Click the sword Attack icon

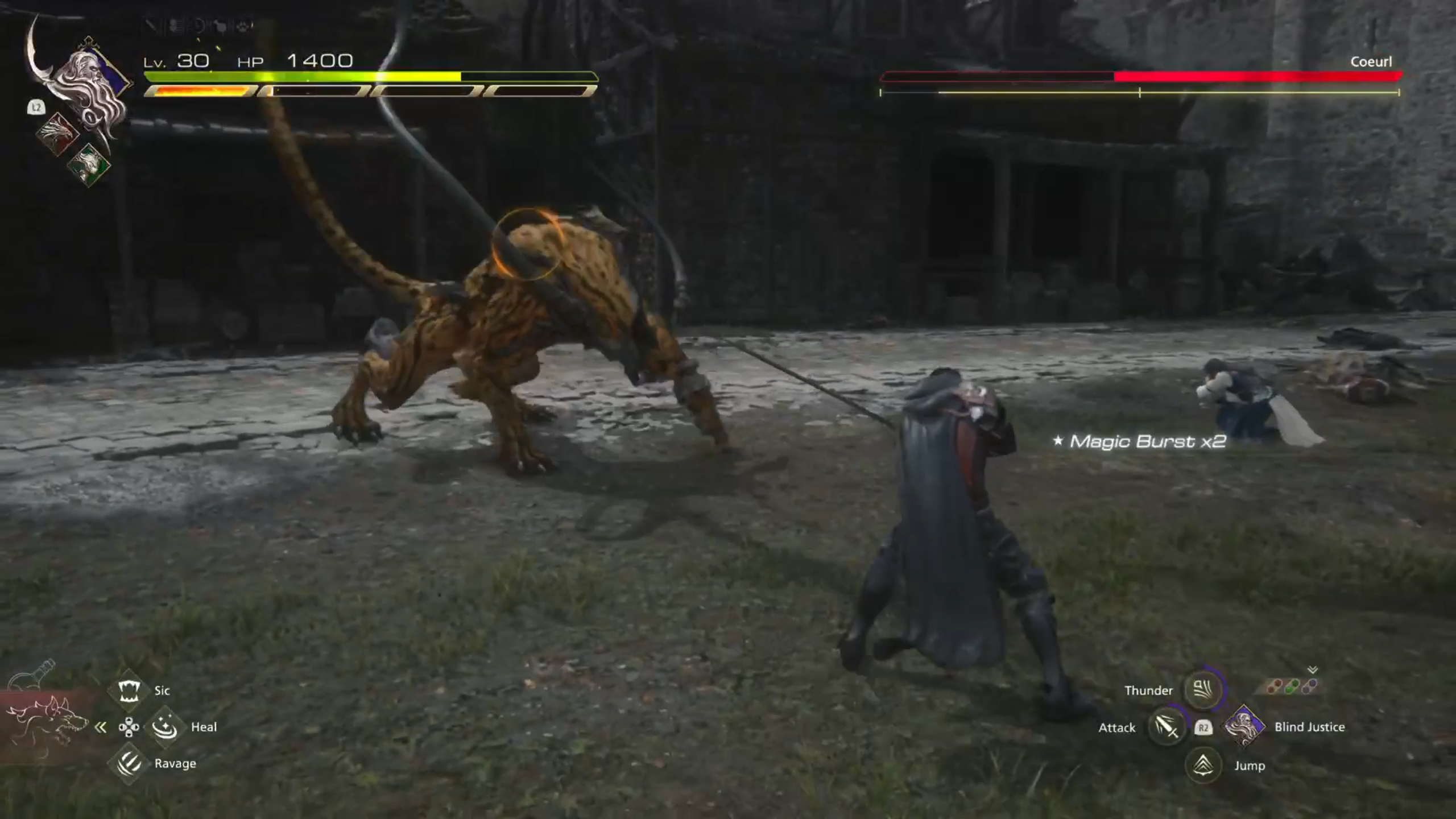click(1166, 727)
